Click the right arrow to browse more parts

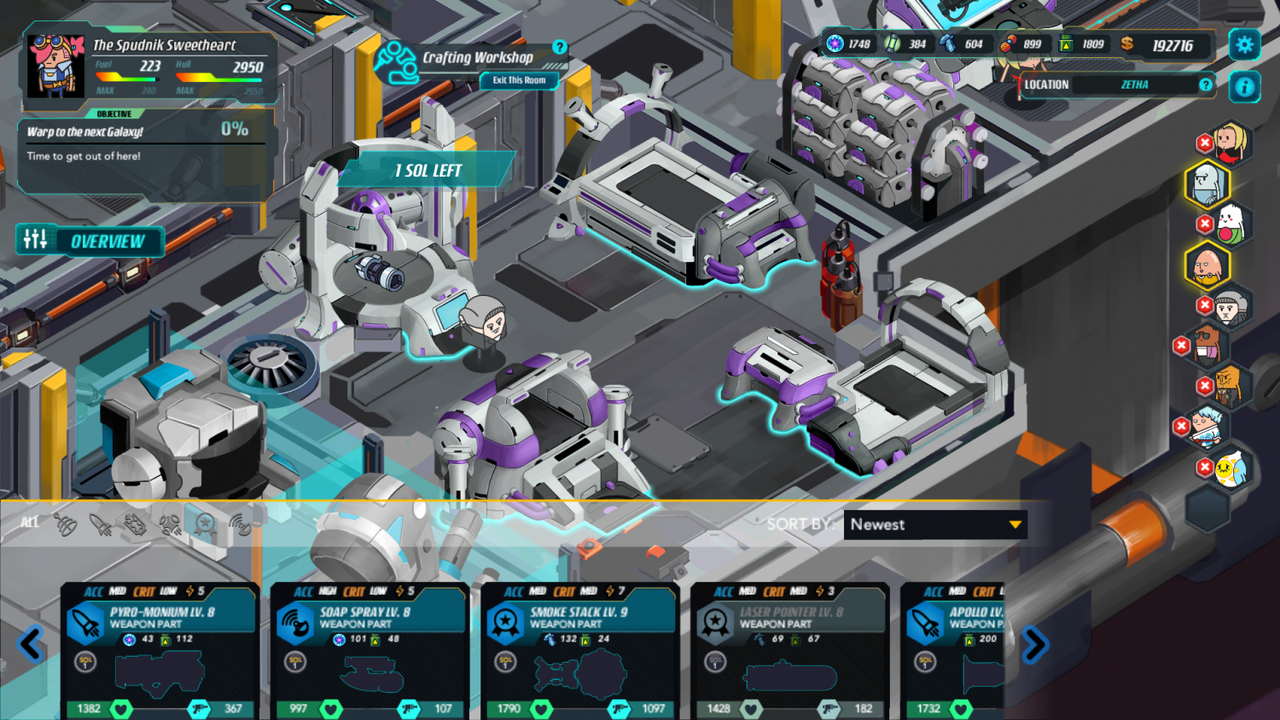click(1036, 645)
